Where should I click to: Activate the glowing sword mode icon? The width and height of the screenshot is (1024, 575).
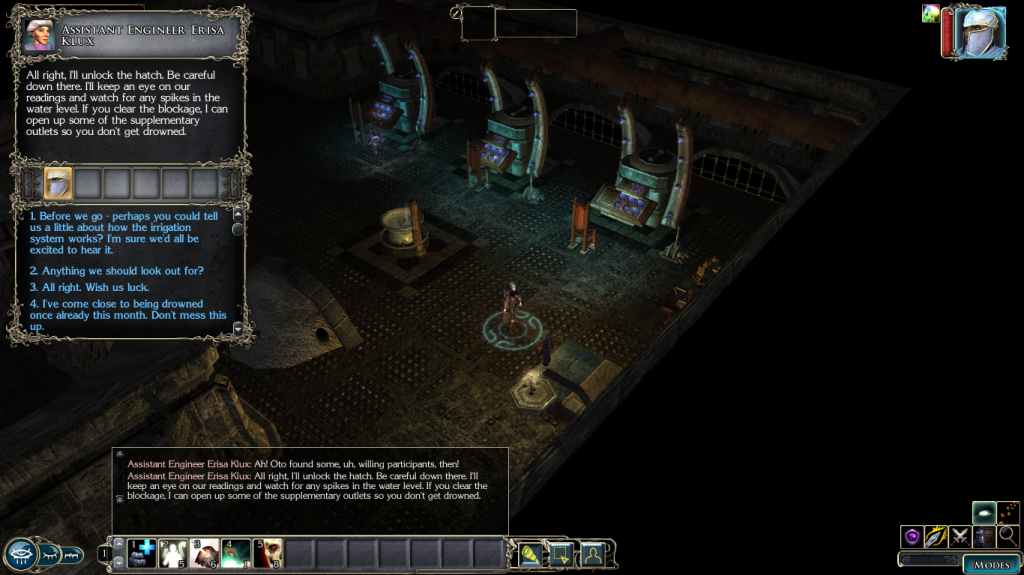[936, 537]
